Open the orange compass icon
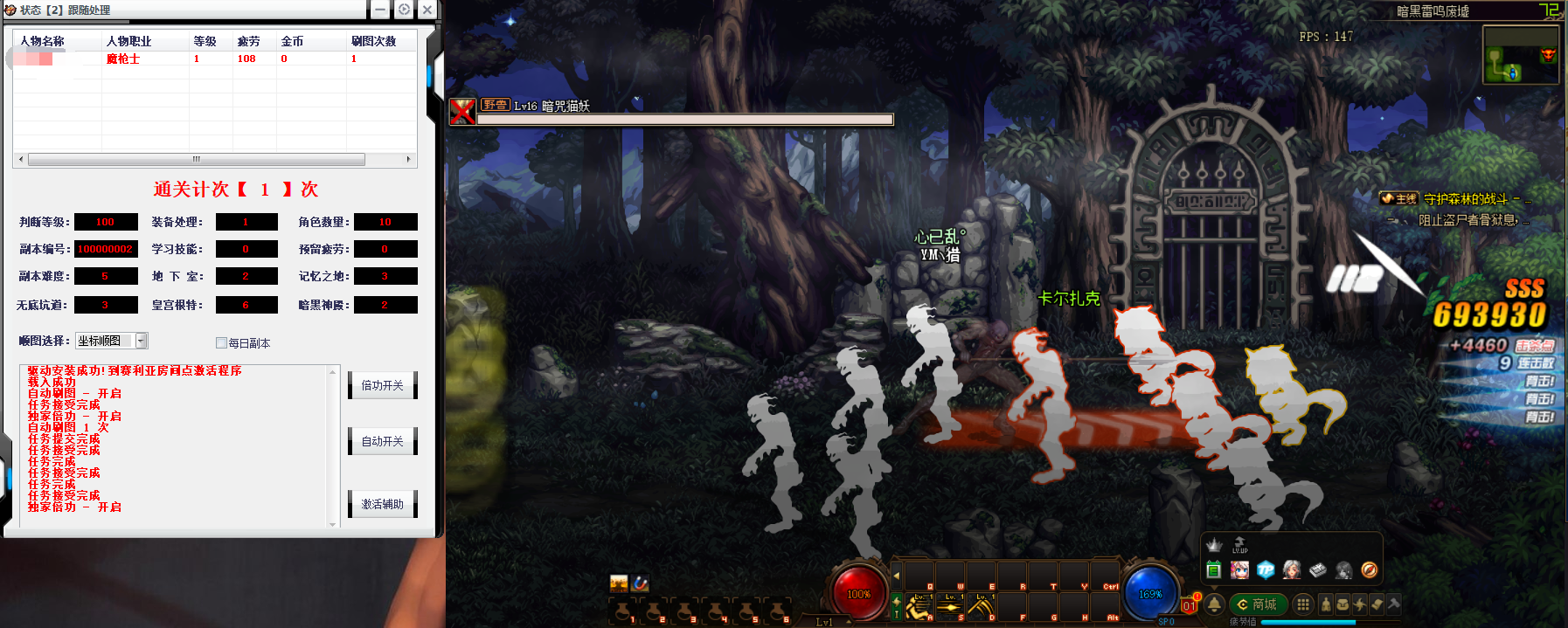The height and width of the screenshot is (628, 1568). click(1370, 570)
